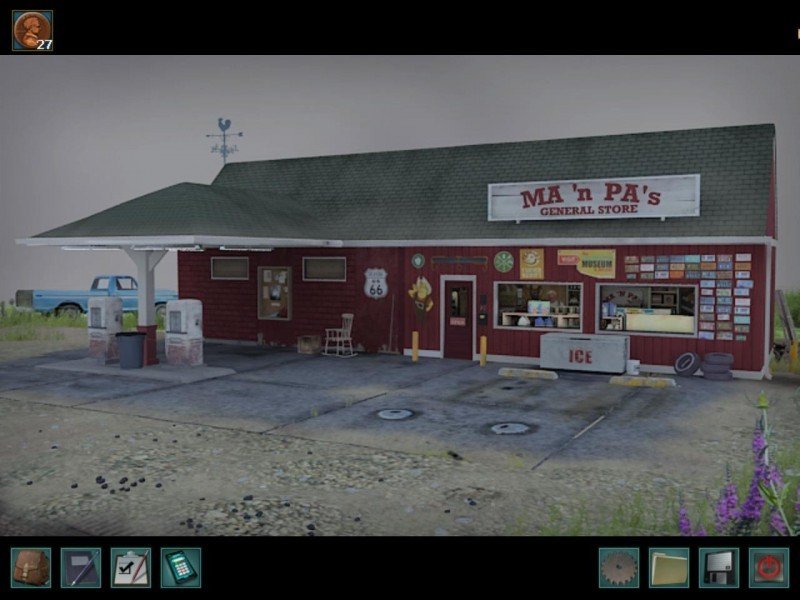800x600 pixels.
Task: Quit the game with the red power button
Action: coord(768,567)
